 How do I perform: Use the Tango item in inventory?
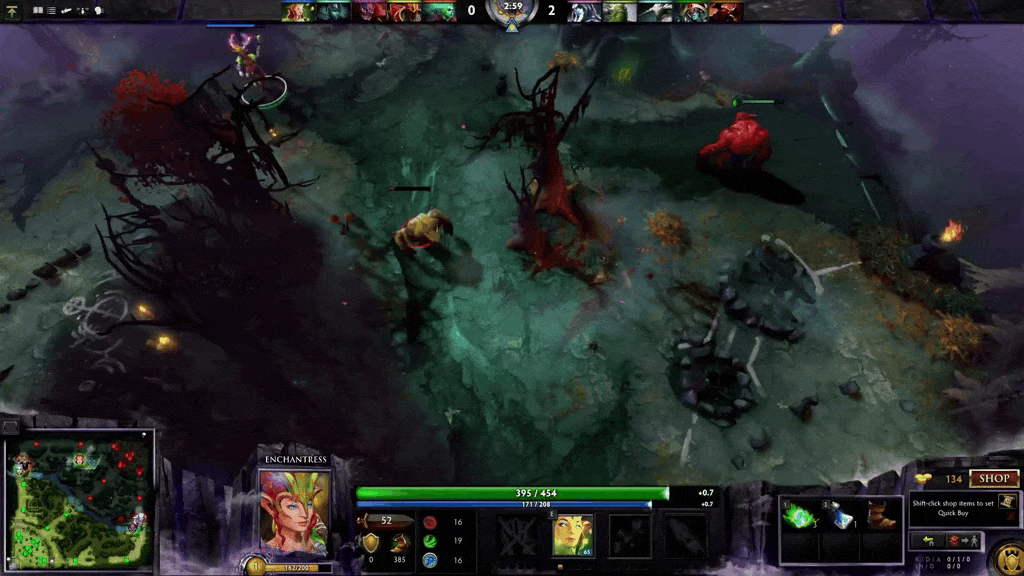(x=801, y=515)
